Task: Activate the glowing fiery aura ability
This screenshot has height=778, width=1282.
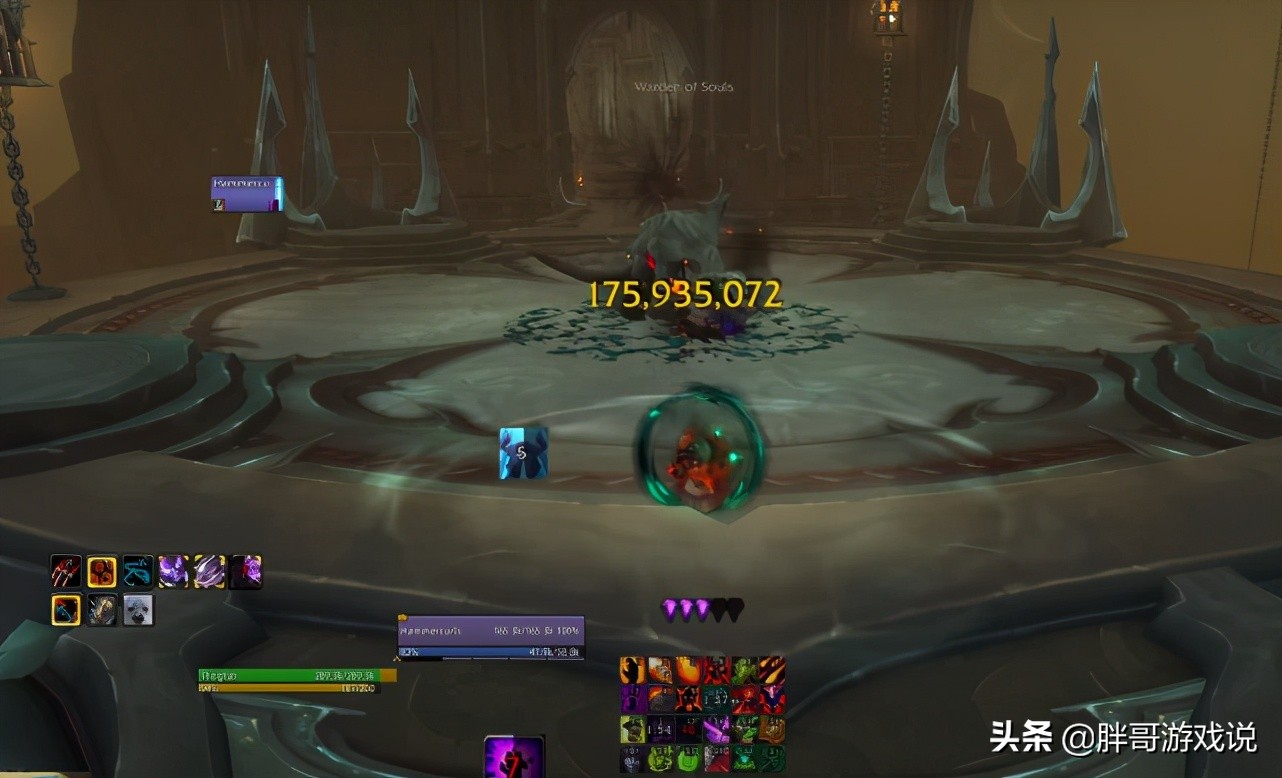Action: click(100, 572)
